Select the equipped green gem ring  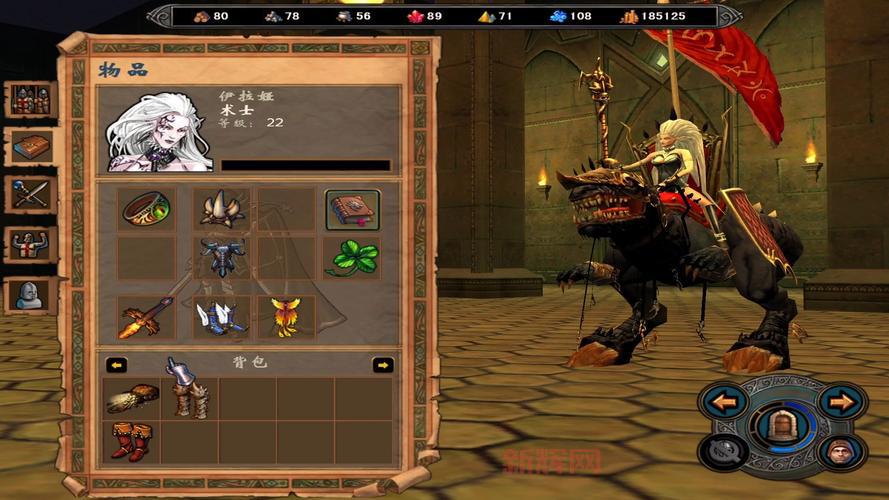click(146, 209)
